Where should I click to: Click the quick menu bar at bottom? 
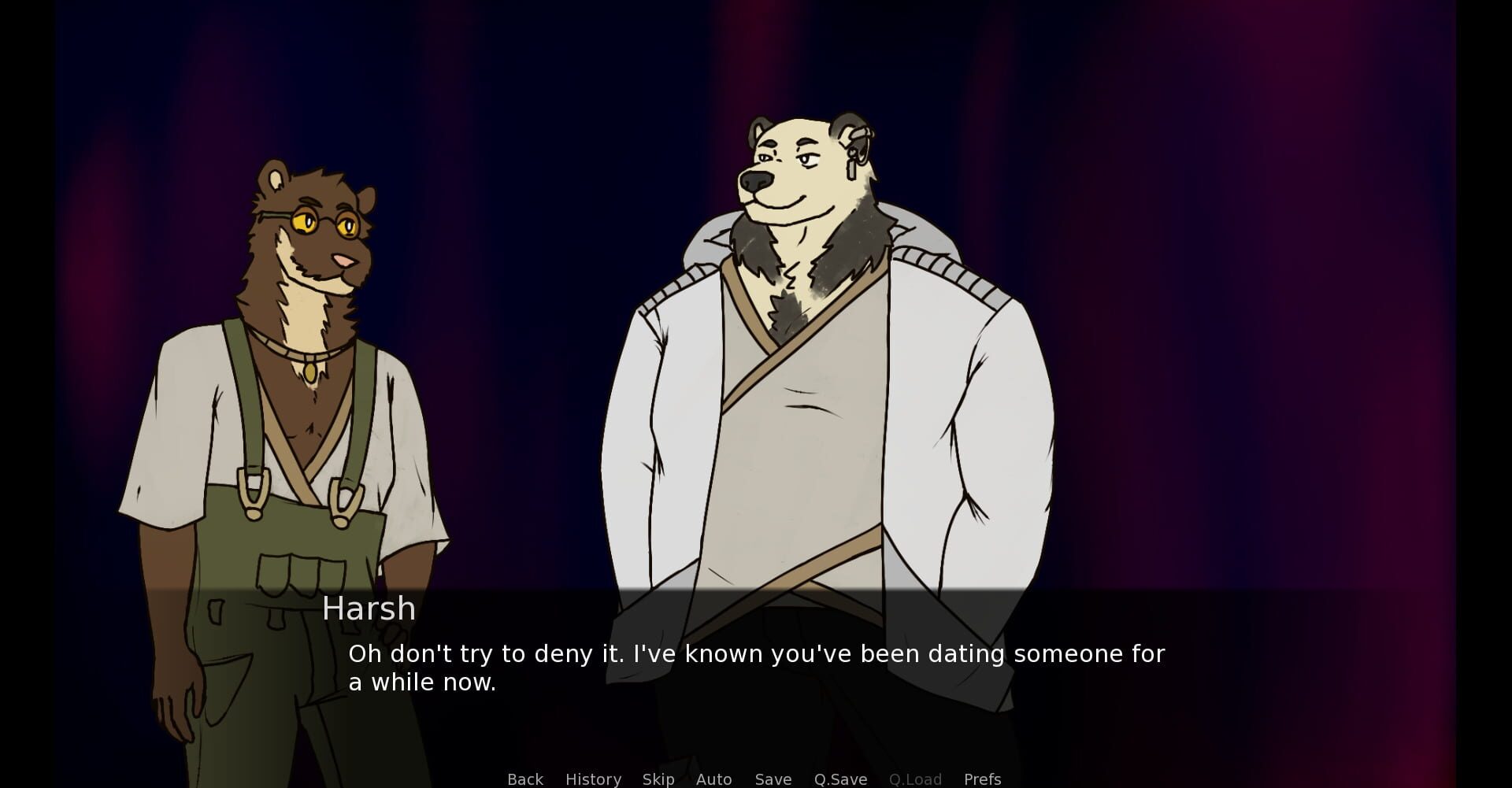tap(753, 779)
